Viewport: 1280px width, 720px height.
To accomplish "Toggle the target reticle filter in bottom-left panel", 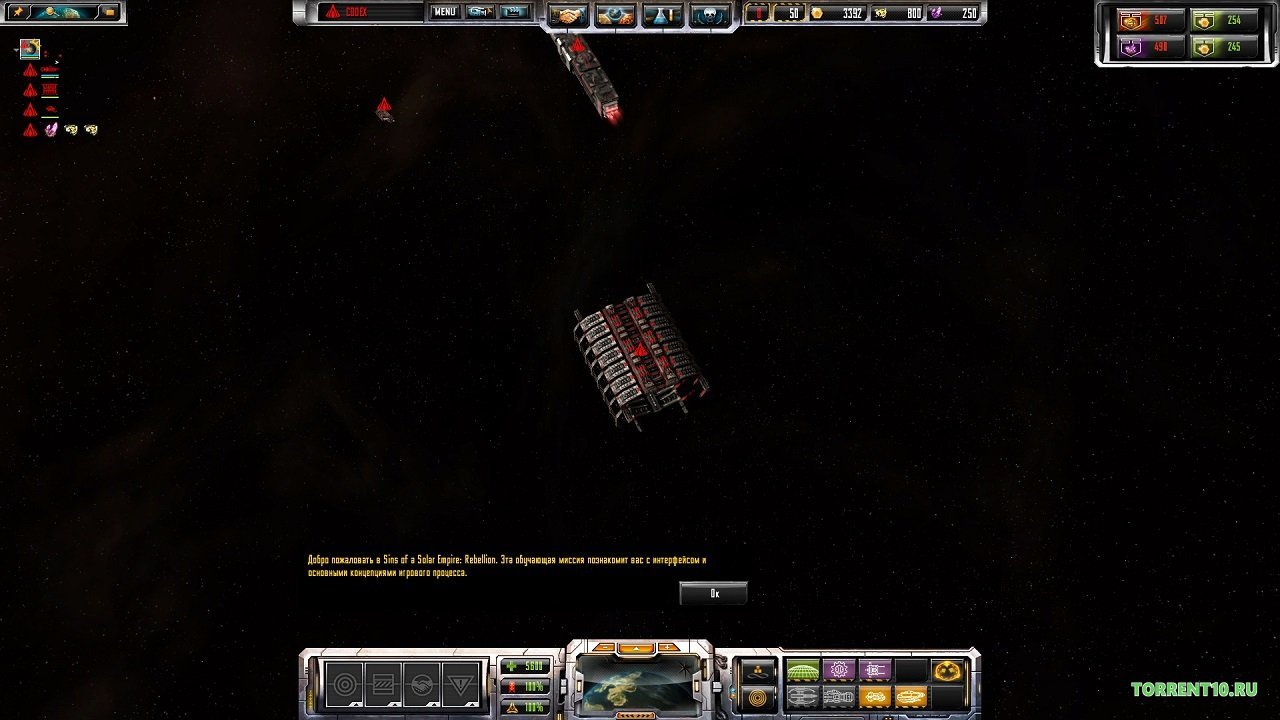I will click(346, 684).
